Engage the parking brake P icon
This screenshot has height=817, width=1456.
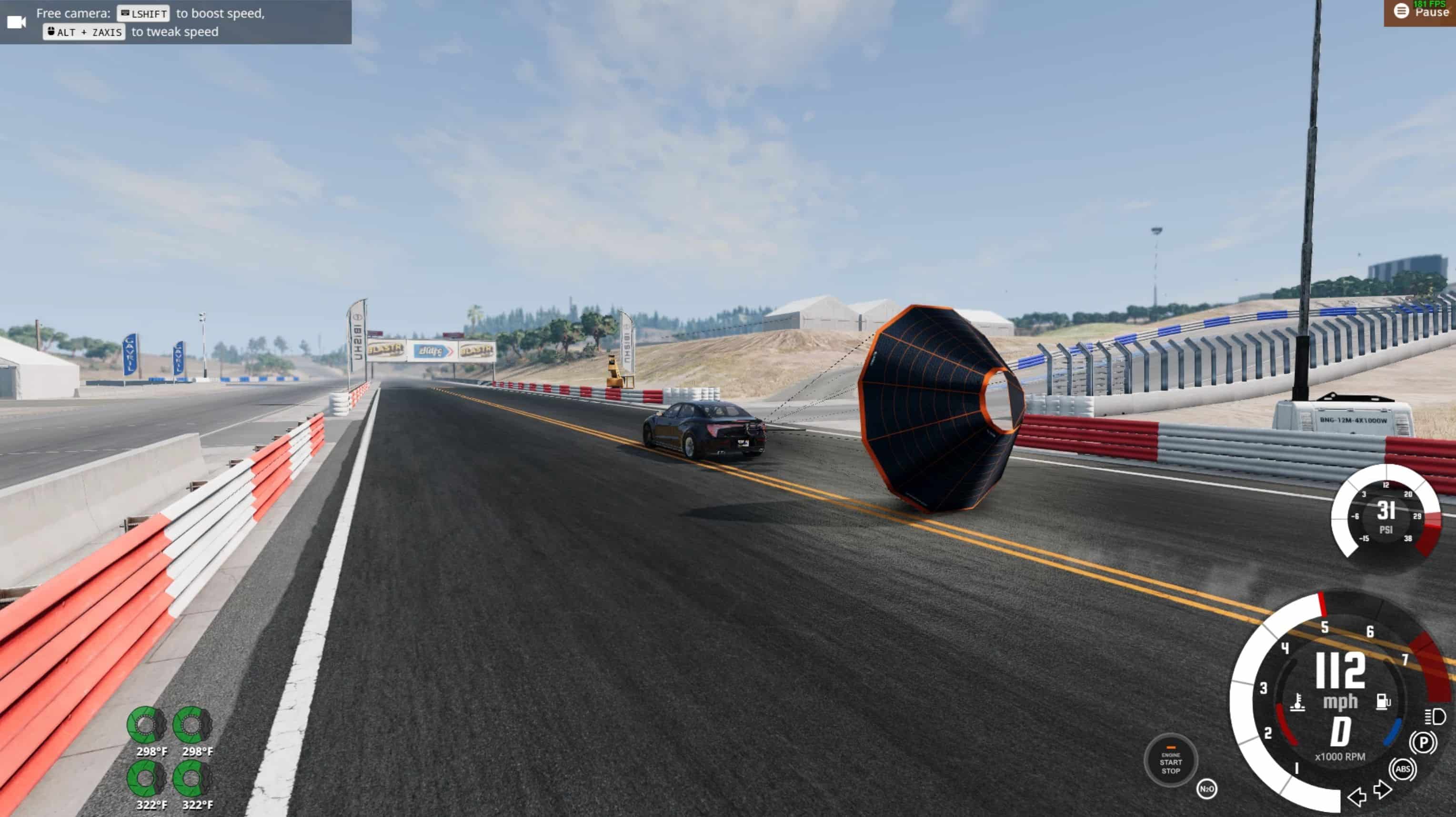(x=1423, y=742)
